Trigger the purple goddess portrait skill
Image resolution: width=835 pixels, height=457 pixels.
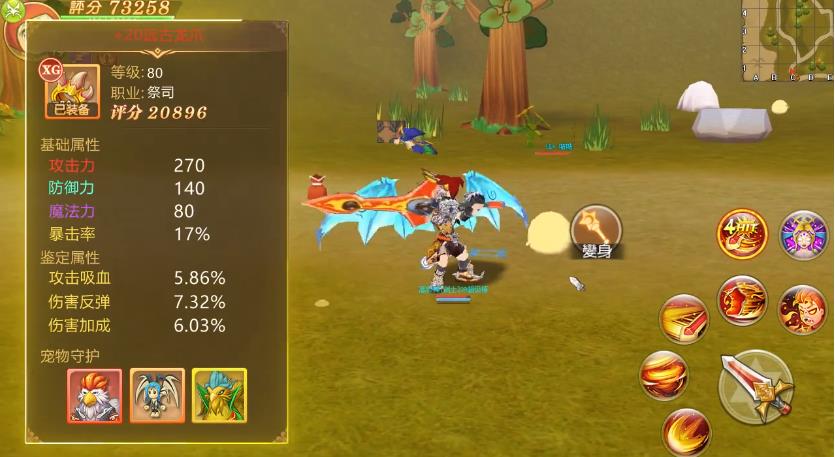pyautogui.click(x=803, y=235)
